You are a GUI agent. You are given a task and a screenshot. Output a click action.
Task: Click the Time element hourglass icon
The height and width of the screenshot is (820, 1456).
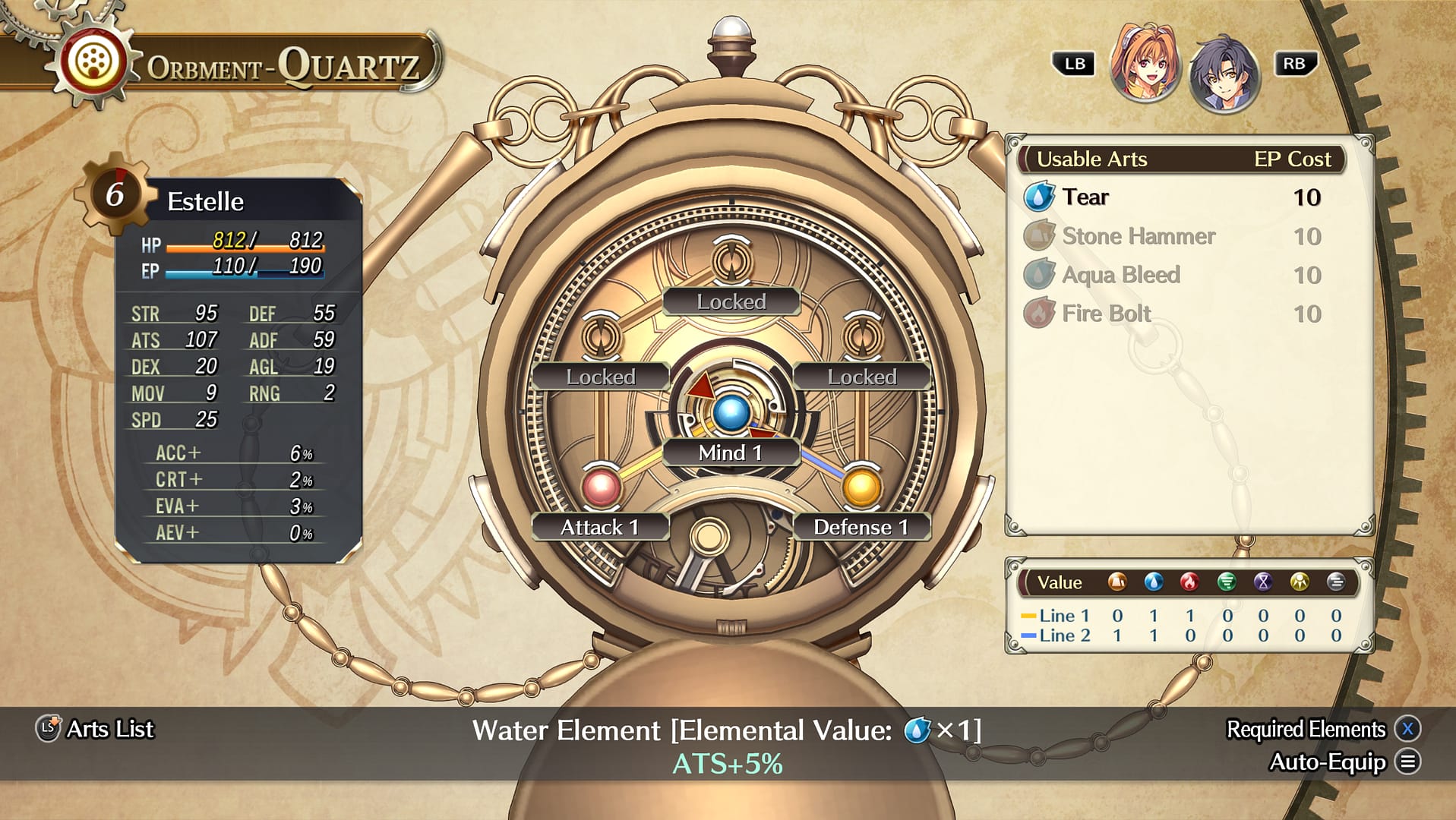[1263, 582]
